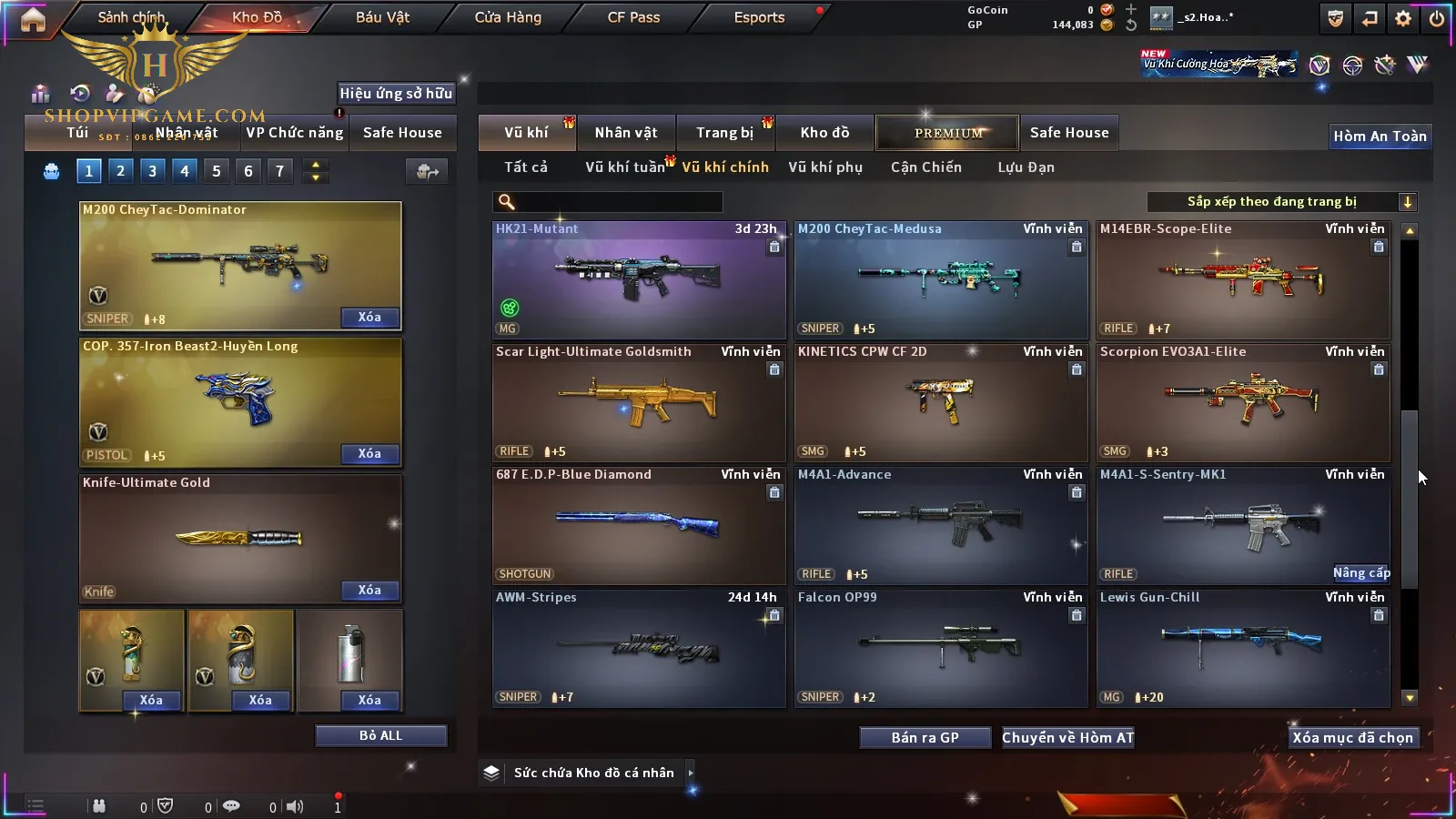Open settings with the gear icon
Screen dimensions: 1456x819
(x=1403, y=18)
